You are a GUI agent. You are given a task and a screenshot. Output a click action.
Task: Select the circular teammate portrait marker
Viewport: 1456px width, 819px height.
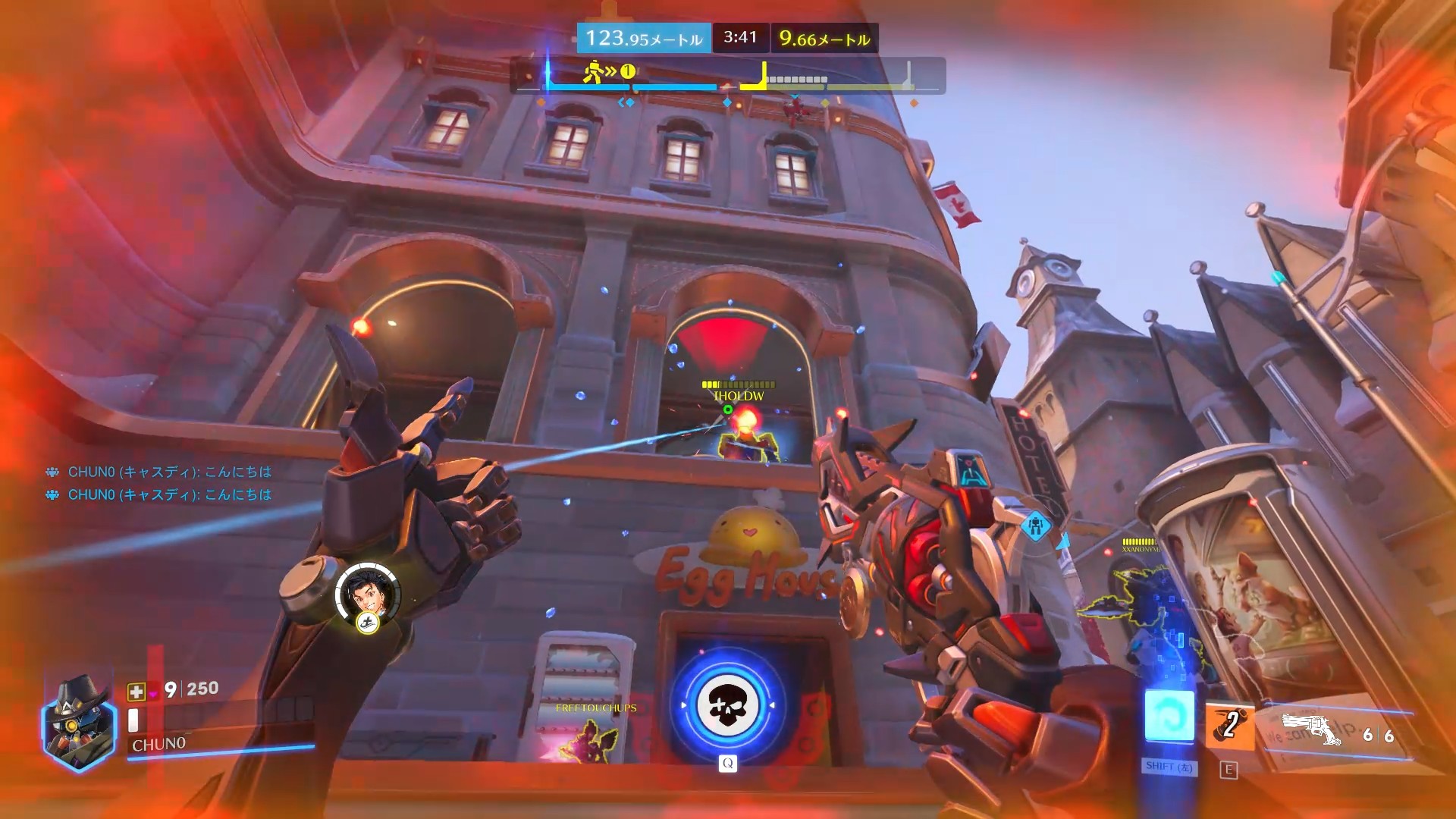coord(368,594)
